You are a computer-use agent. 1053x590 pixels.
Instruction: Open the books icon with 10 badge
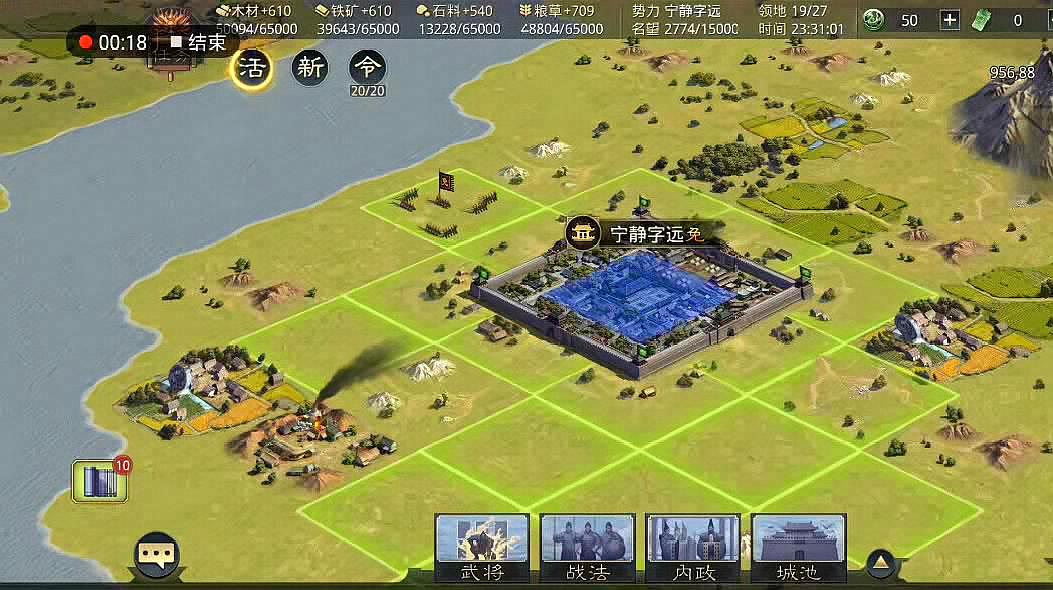100,482
